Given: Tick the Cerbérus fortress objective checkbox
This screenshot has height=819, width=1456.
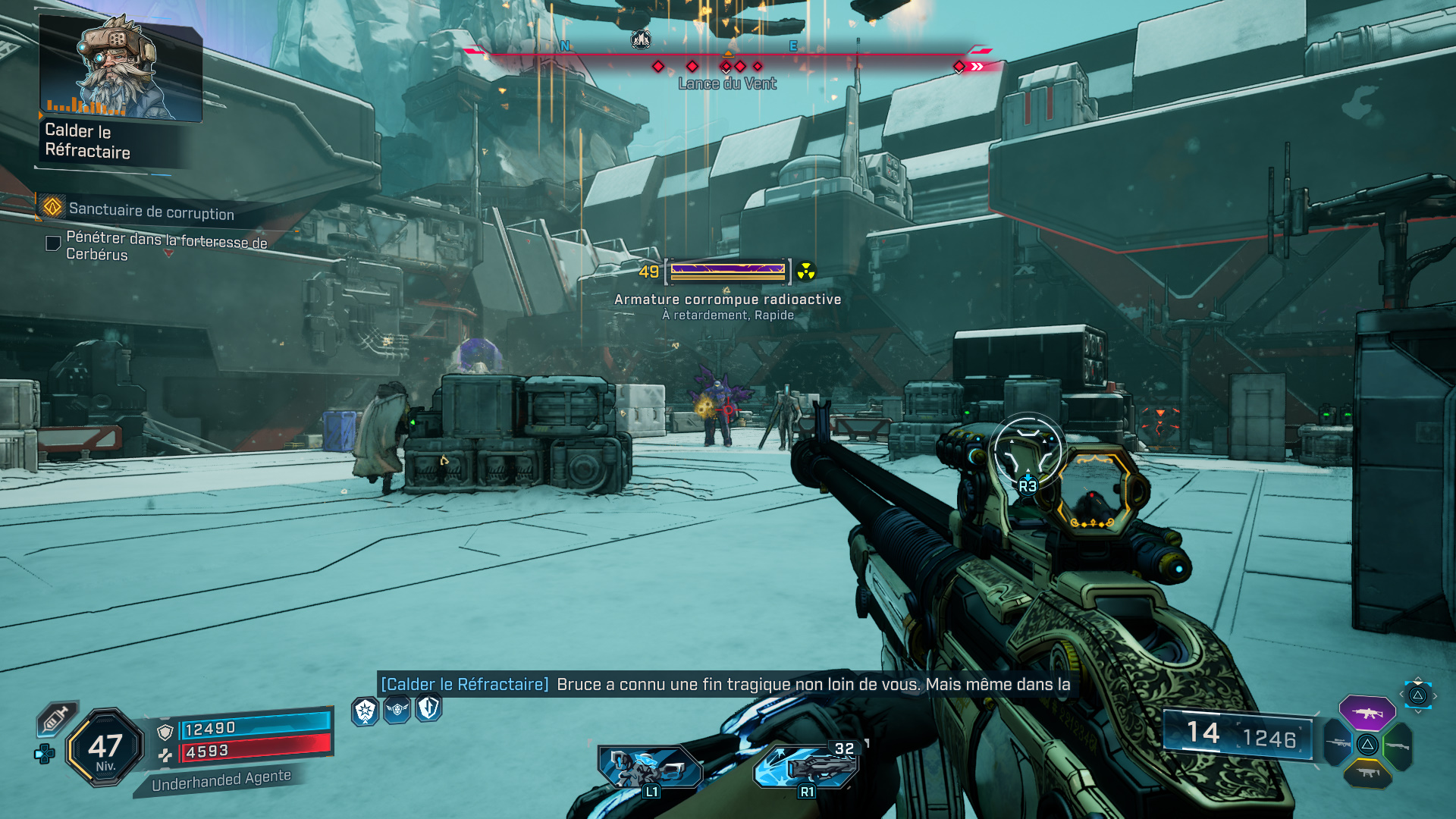Looking at the screenshot, I should 53,243.
